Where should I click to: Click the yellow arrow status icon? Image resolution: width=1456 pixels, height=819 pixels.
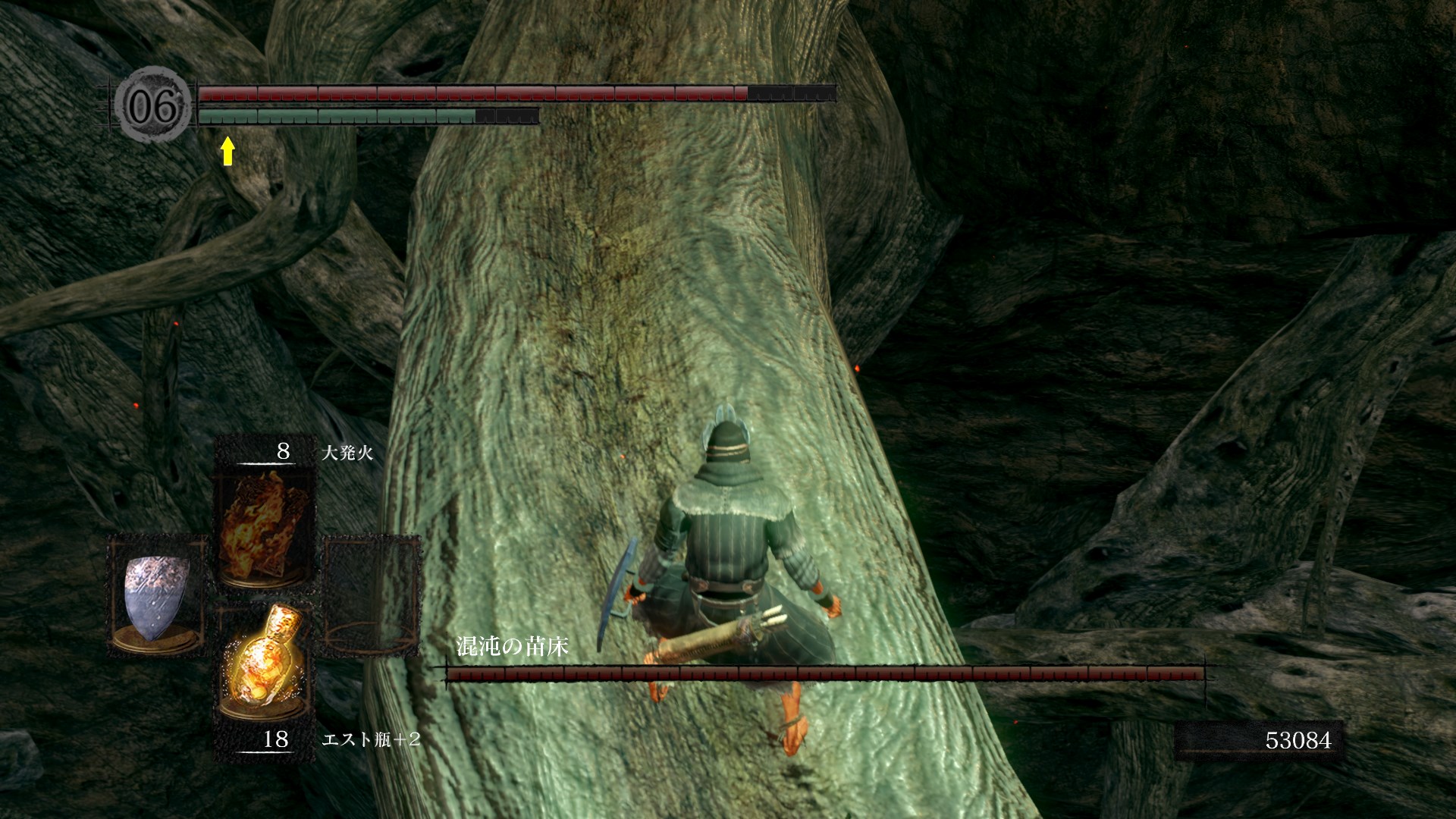click(x=227, y=151)
